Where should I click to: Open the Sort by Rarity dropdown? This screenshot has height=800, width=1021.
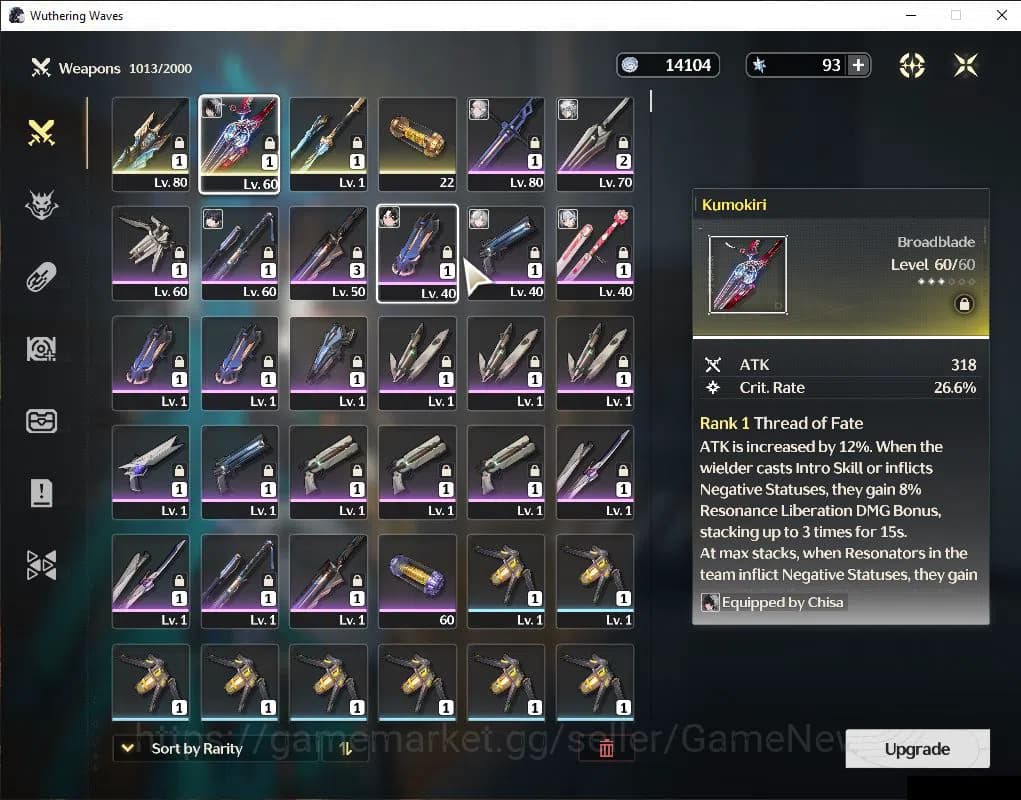point(185,748)
